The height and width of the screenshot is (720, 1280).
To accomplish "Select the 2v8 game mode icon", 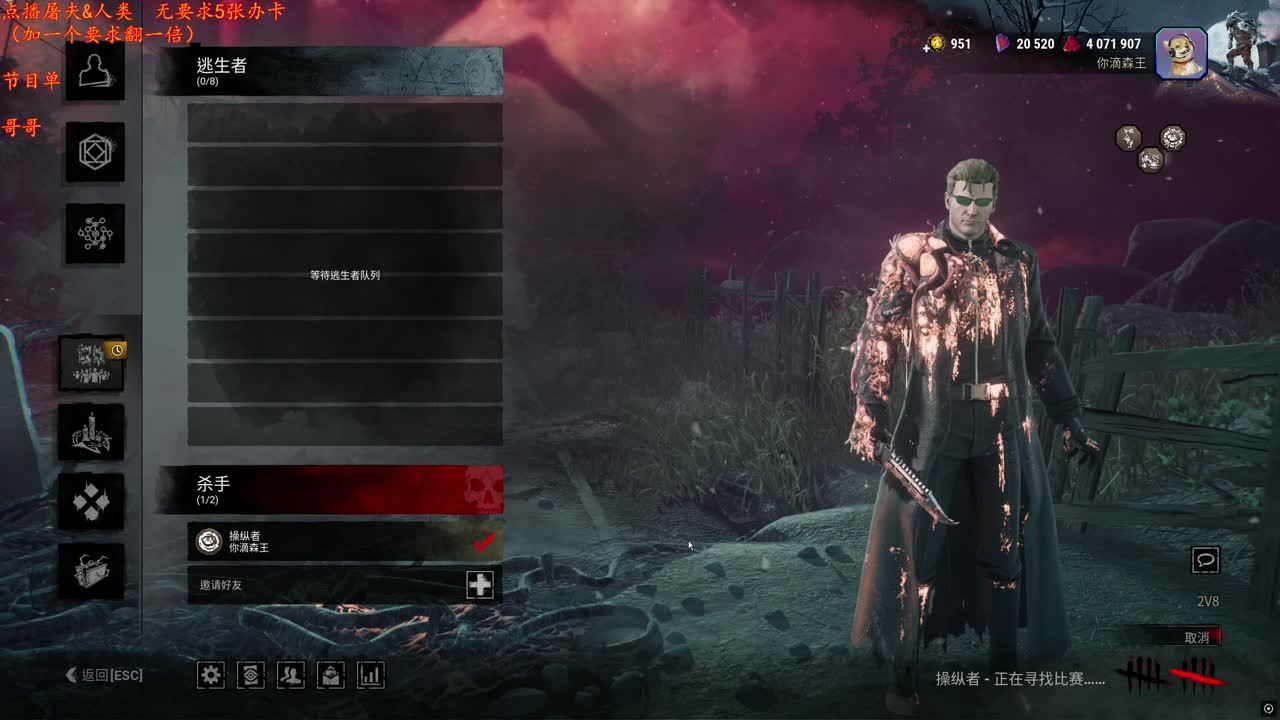I will click(x=92, y=362).
